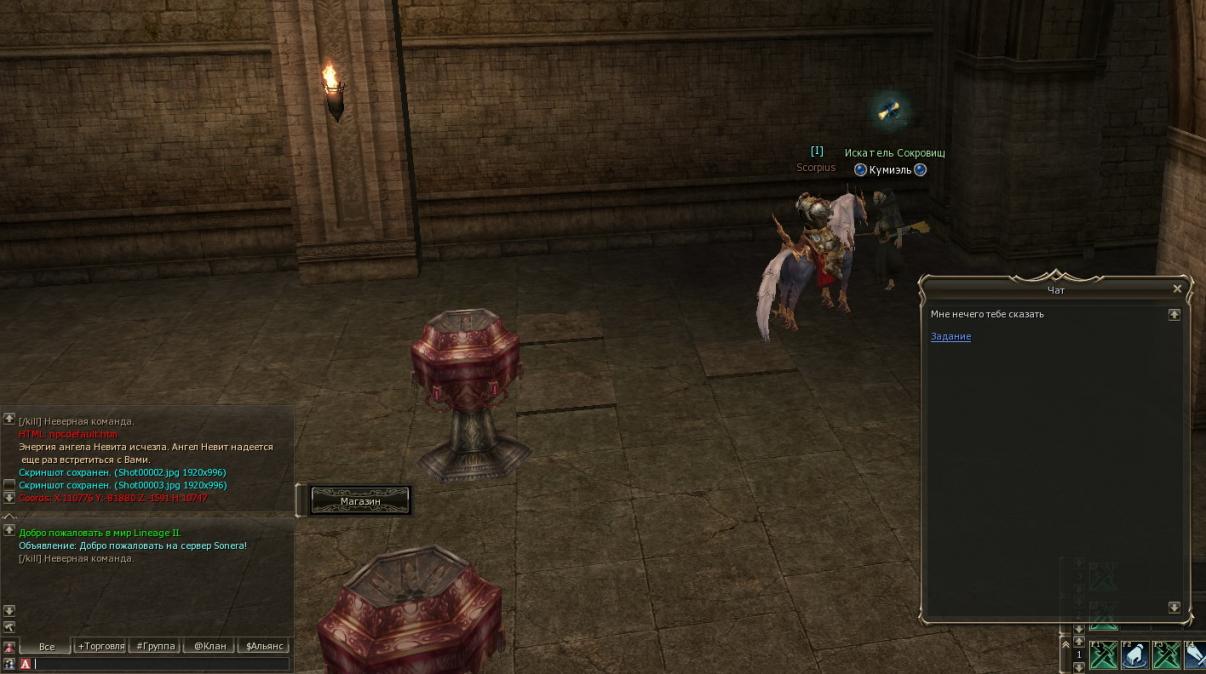This screenshot has width=1206, height=674.
Task: Select the #Группа chat tab
Action: click(x=155, y=647)
